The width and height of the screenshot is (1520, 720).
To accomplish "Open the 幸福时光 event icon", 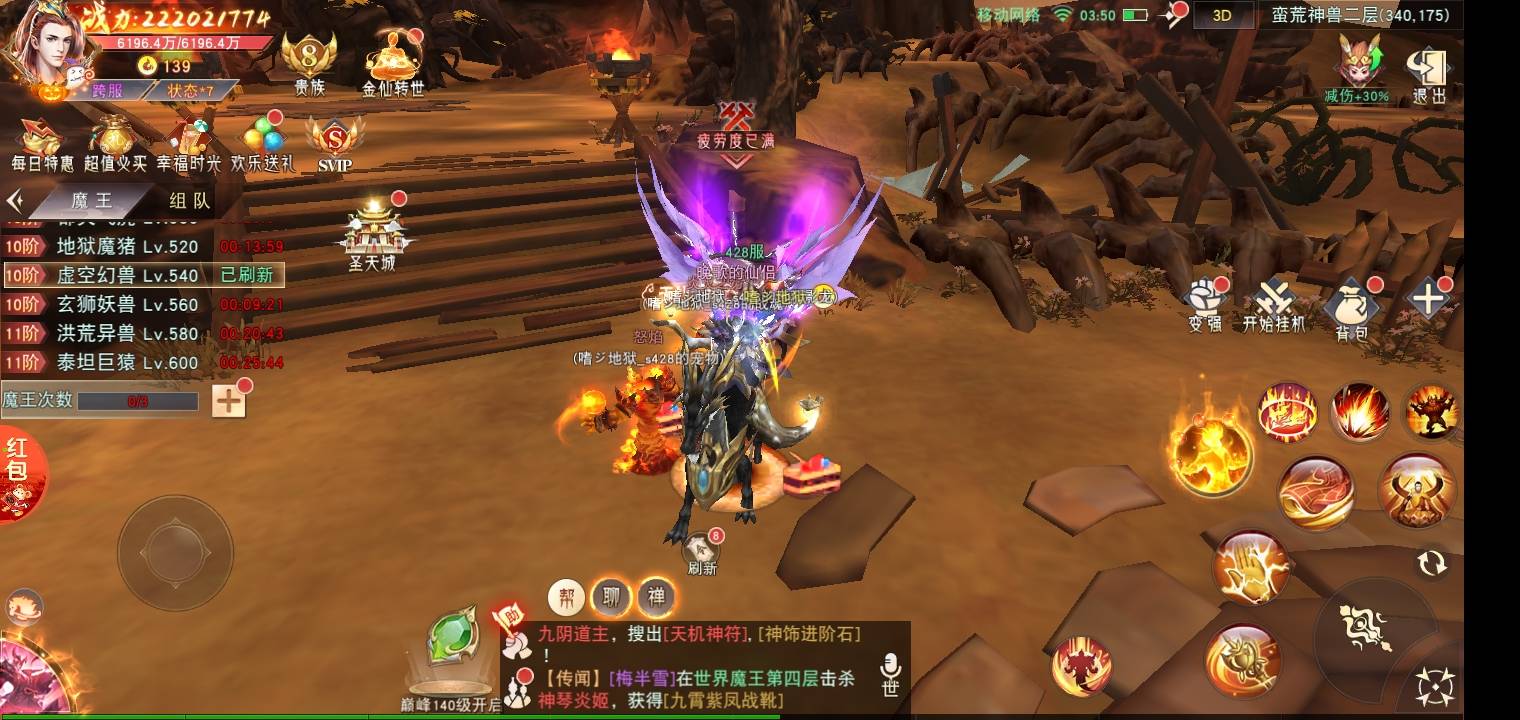I will tap(188, 142).
